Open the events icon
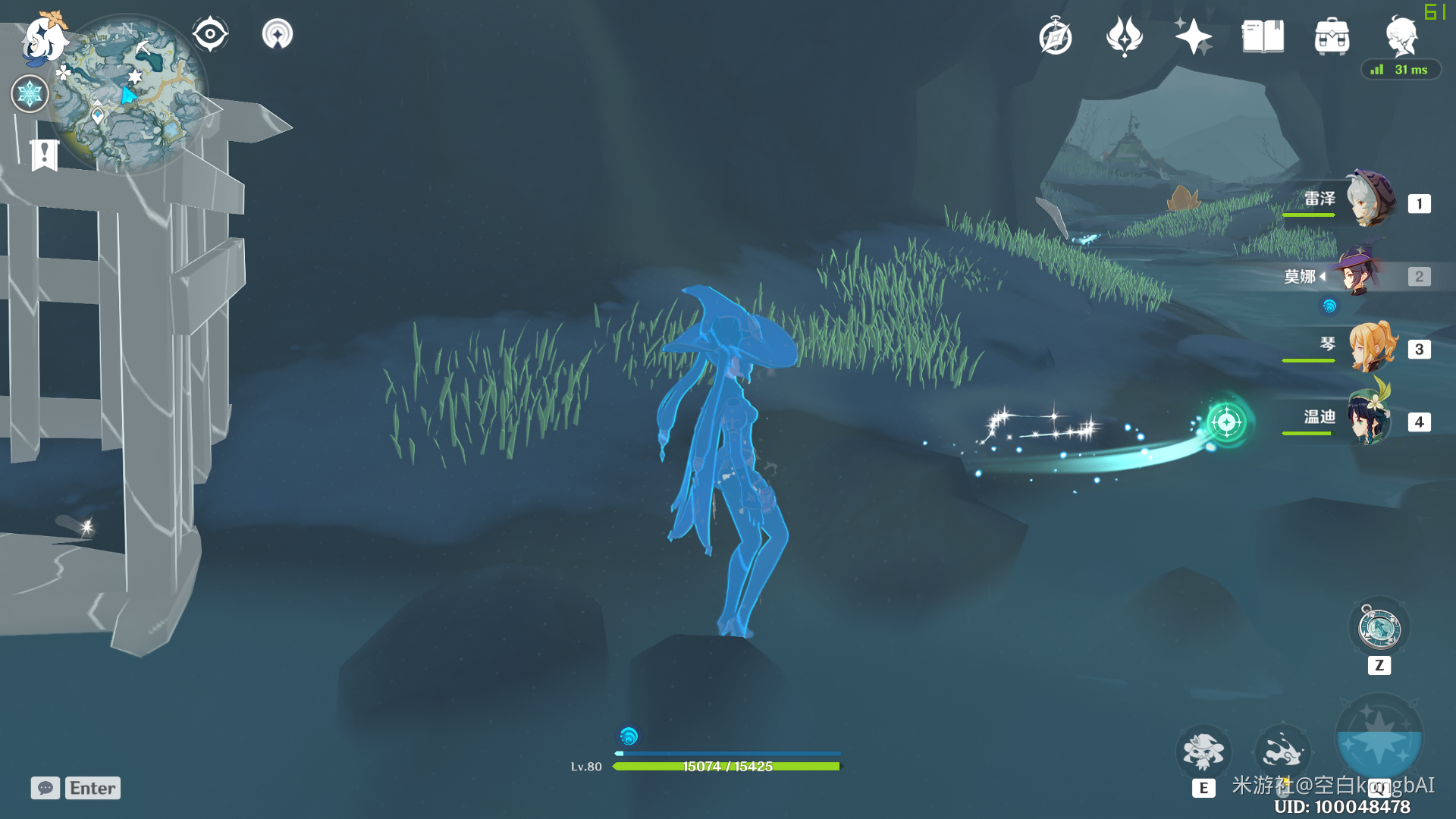Viewport: 1456px width, 819px height. (1125, 36)
